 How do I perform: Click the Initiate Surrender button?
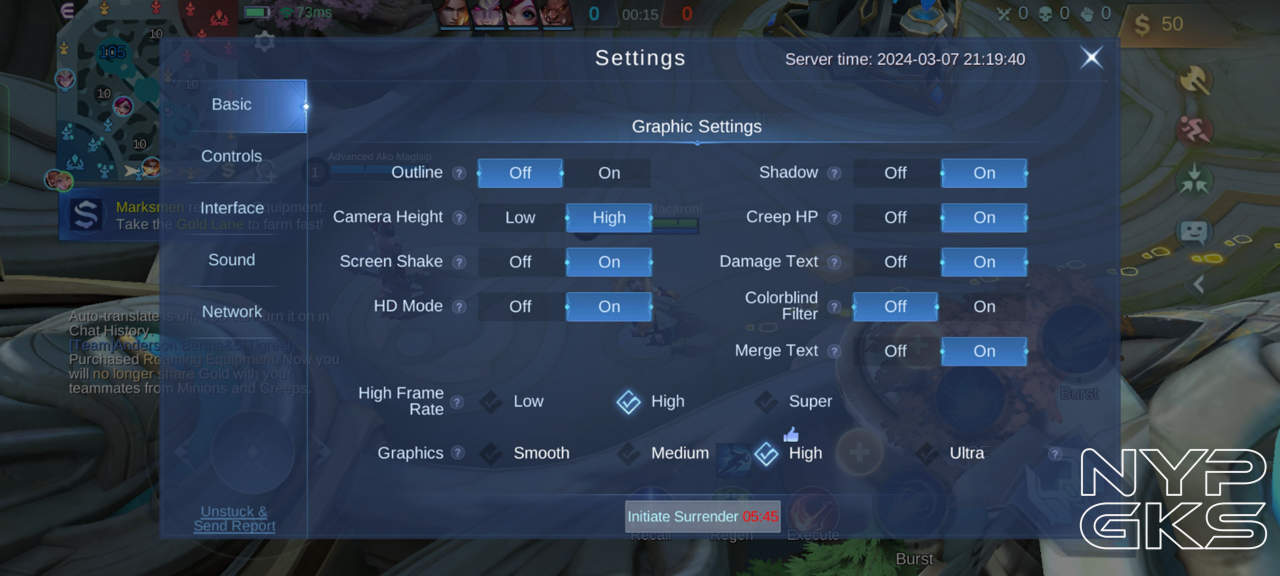pyautogui.click(x=702, y=517)
